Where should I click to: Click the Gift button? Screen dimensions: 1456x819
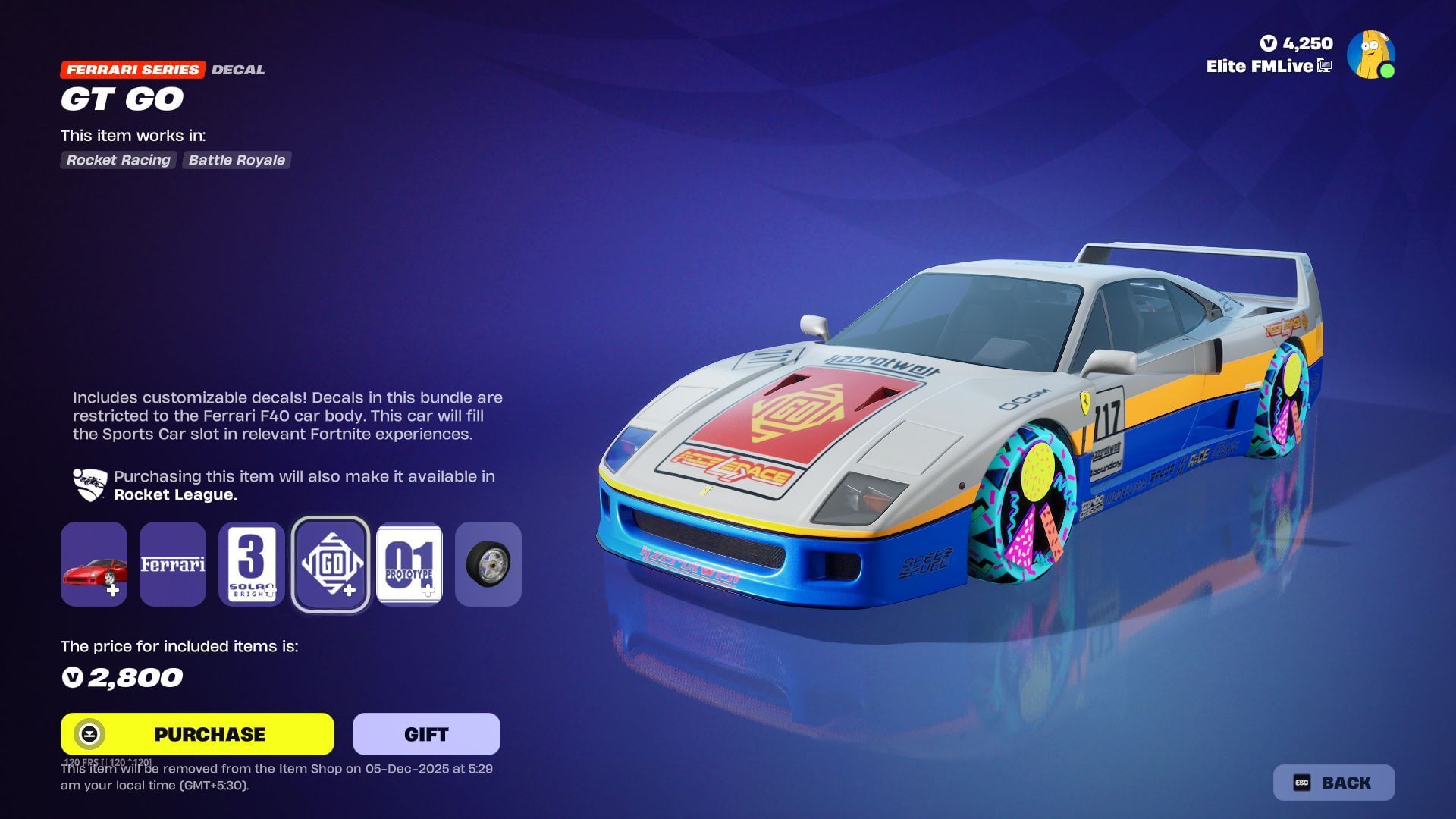(x=425, y=733)
